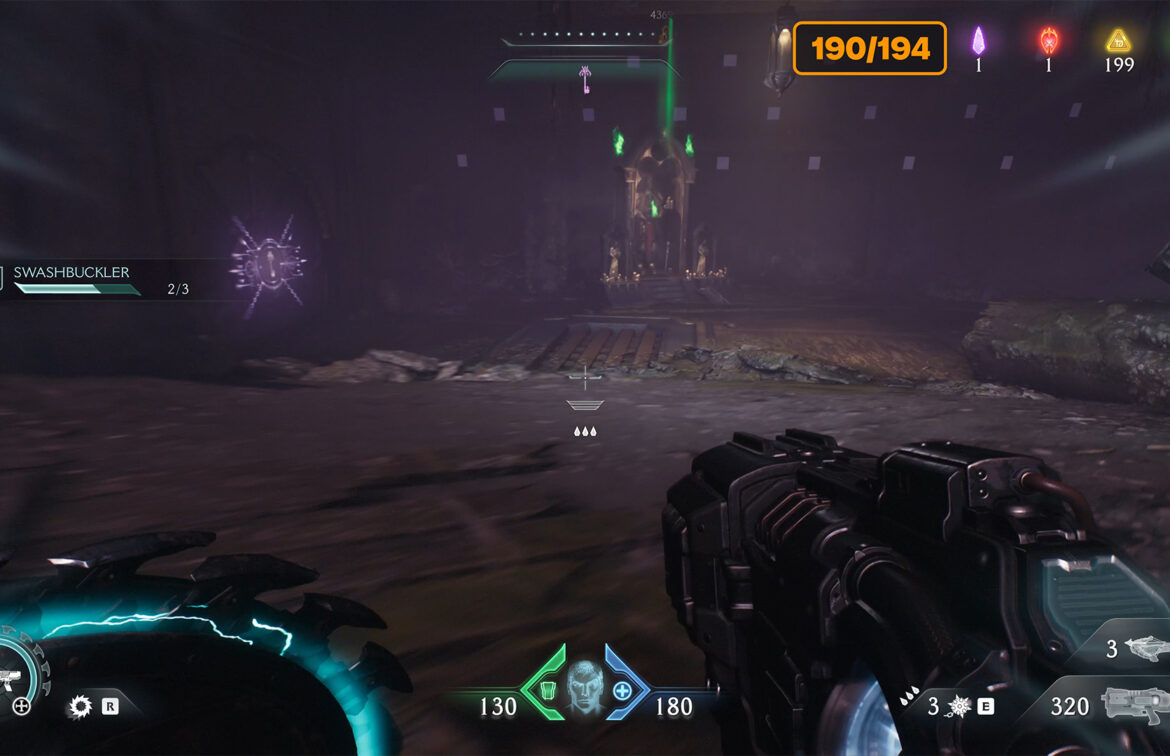This screenshot has height=756, width=1170.
Task: Click the cog icon at bottom left
Action: (x=80, y=707)
